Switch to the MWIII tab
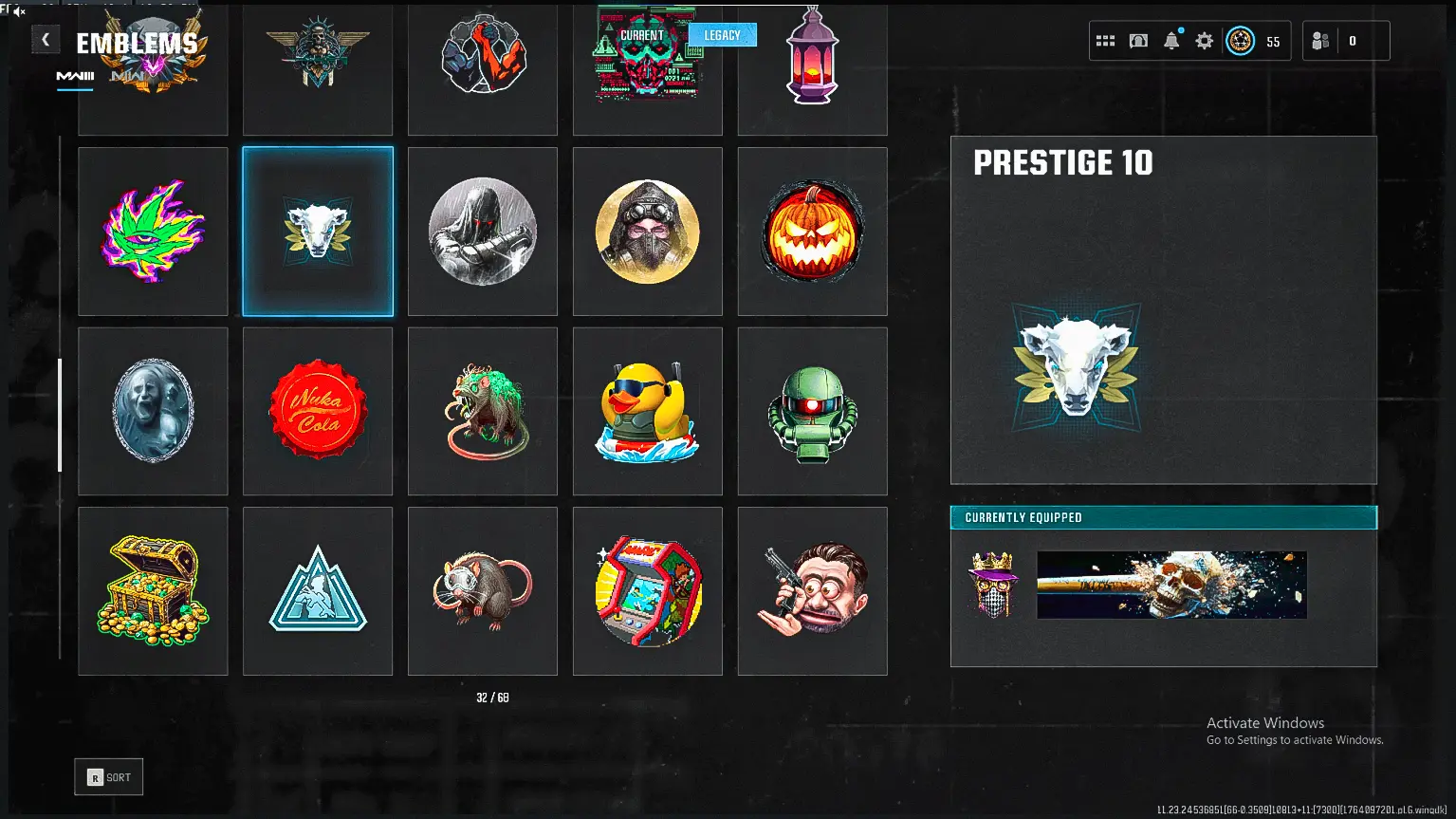1456x819 pixels. pos(73,74)
